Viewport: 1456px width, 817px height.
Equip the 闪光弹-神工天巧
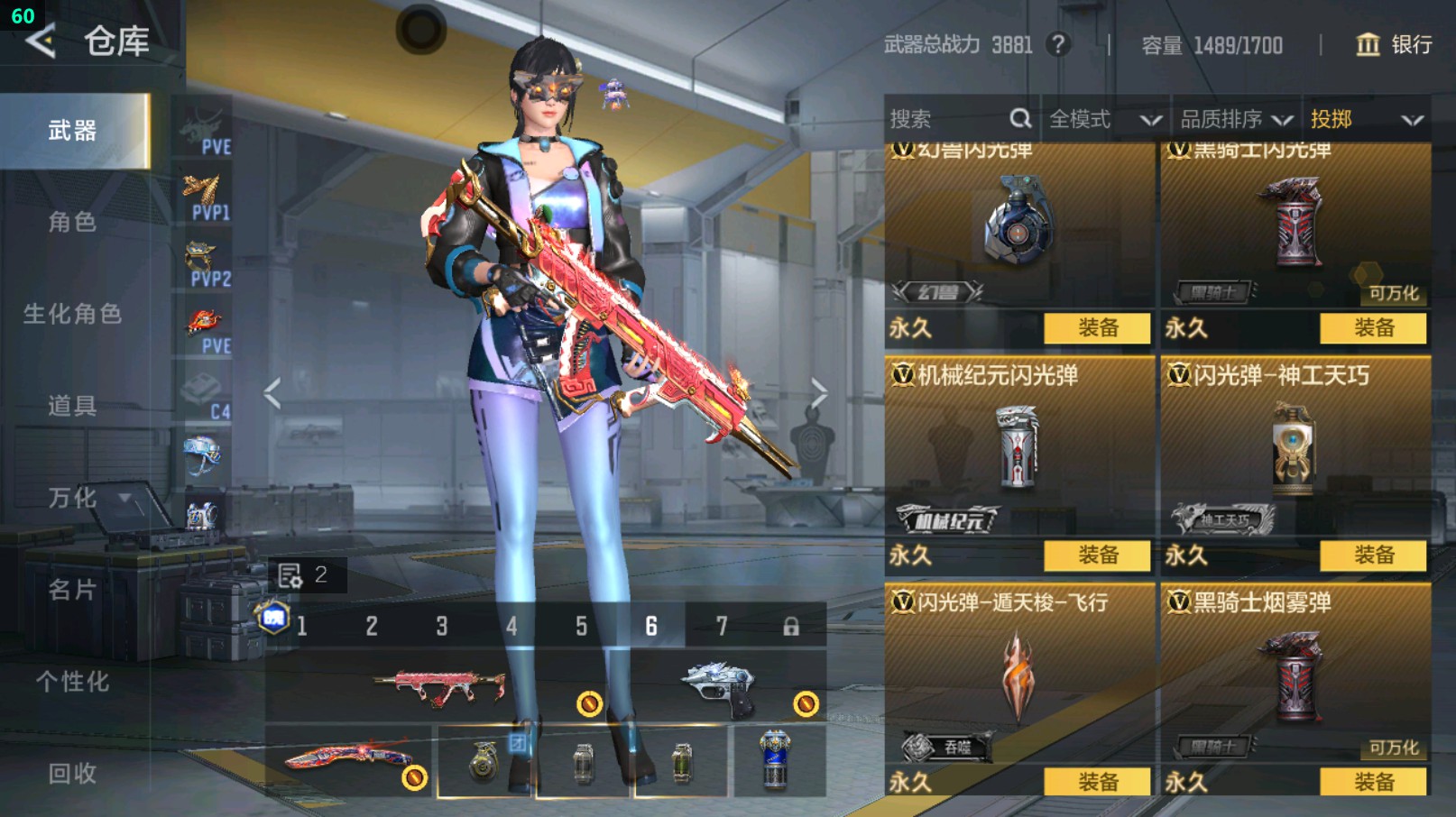pos(1373,555)
